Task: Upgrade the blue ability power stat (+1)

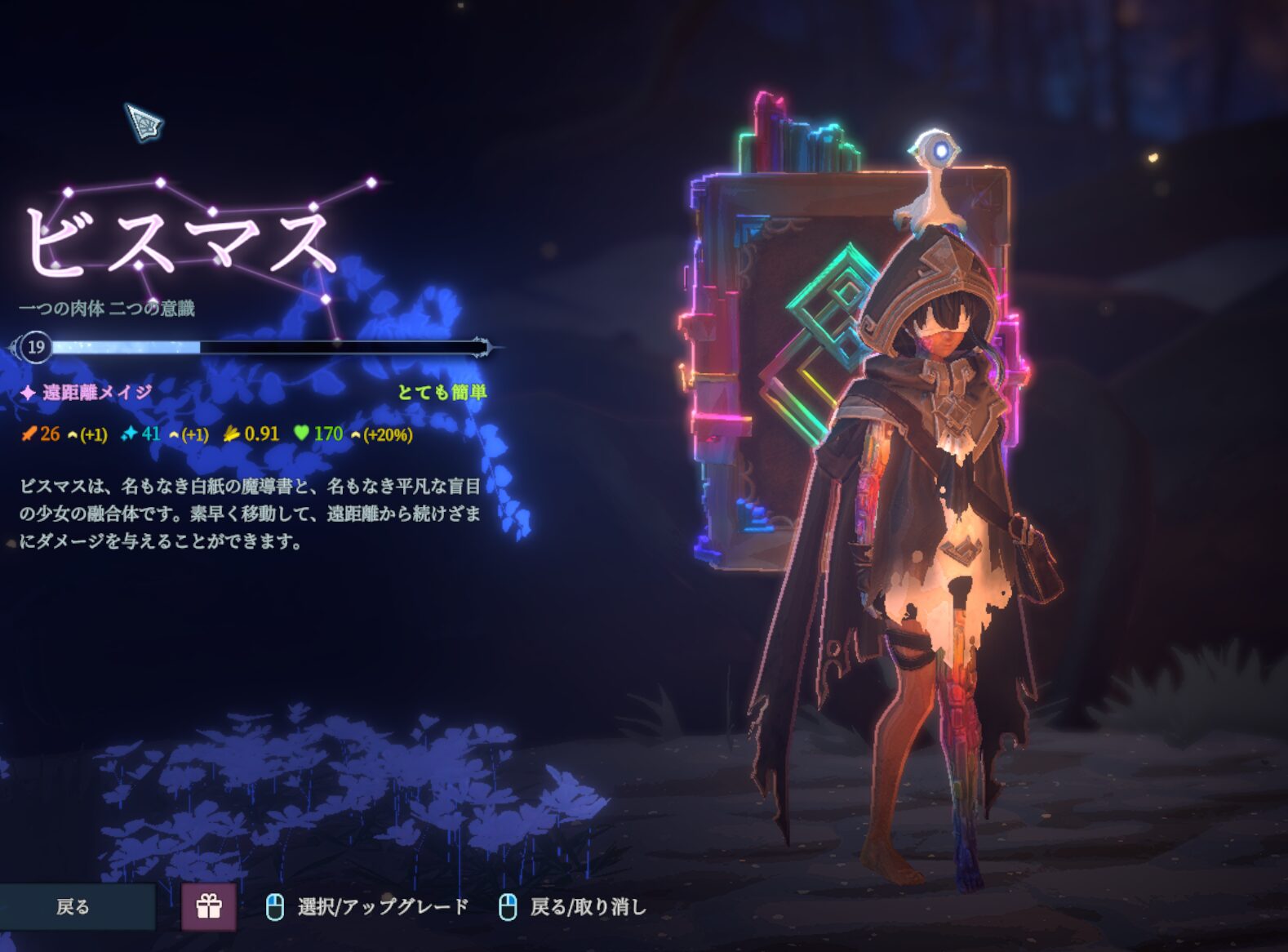Action: pos(189,435)
